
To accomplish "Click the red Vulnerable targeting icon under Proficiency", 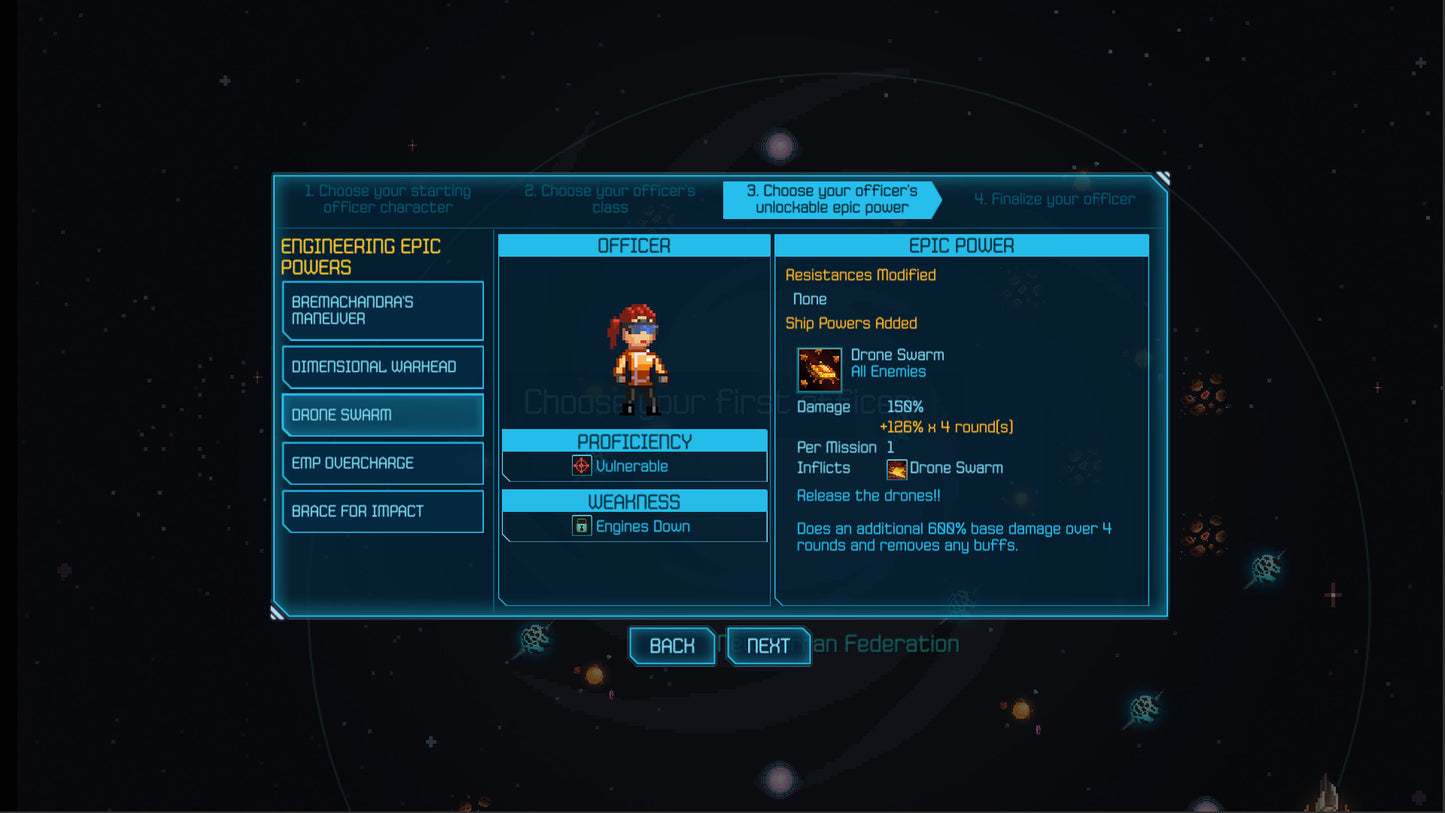I will [x=580, y=465].
